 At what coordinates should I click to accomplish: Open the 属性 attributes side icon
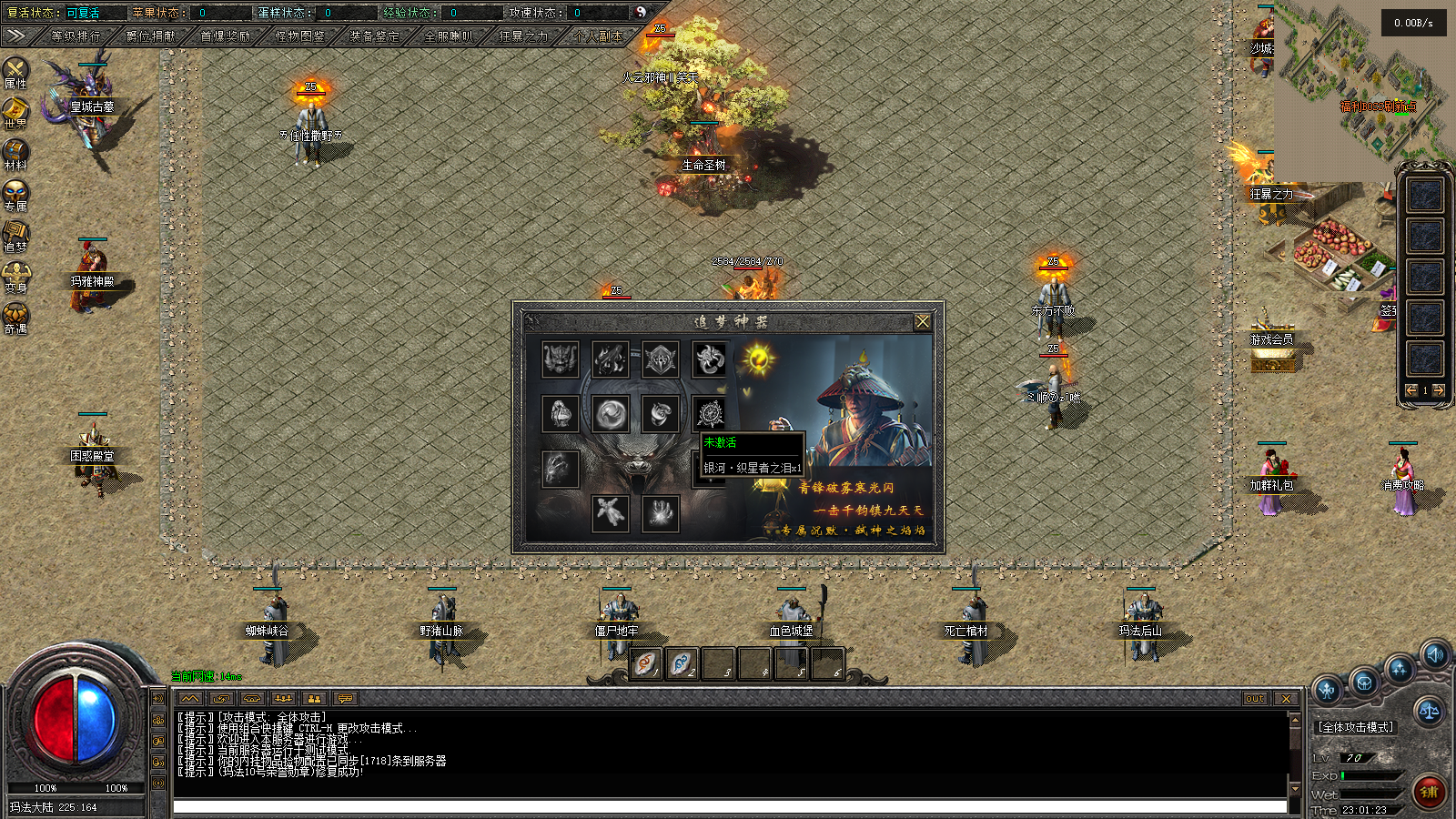point(15,72)
